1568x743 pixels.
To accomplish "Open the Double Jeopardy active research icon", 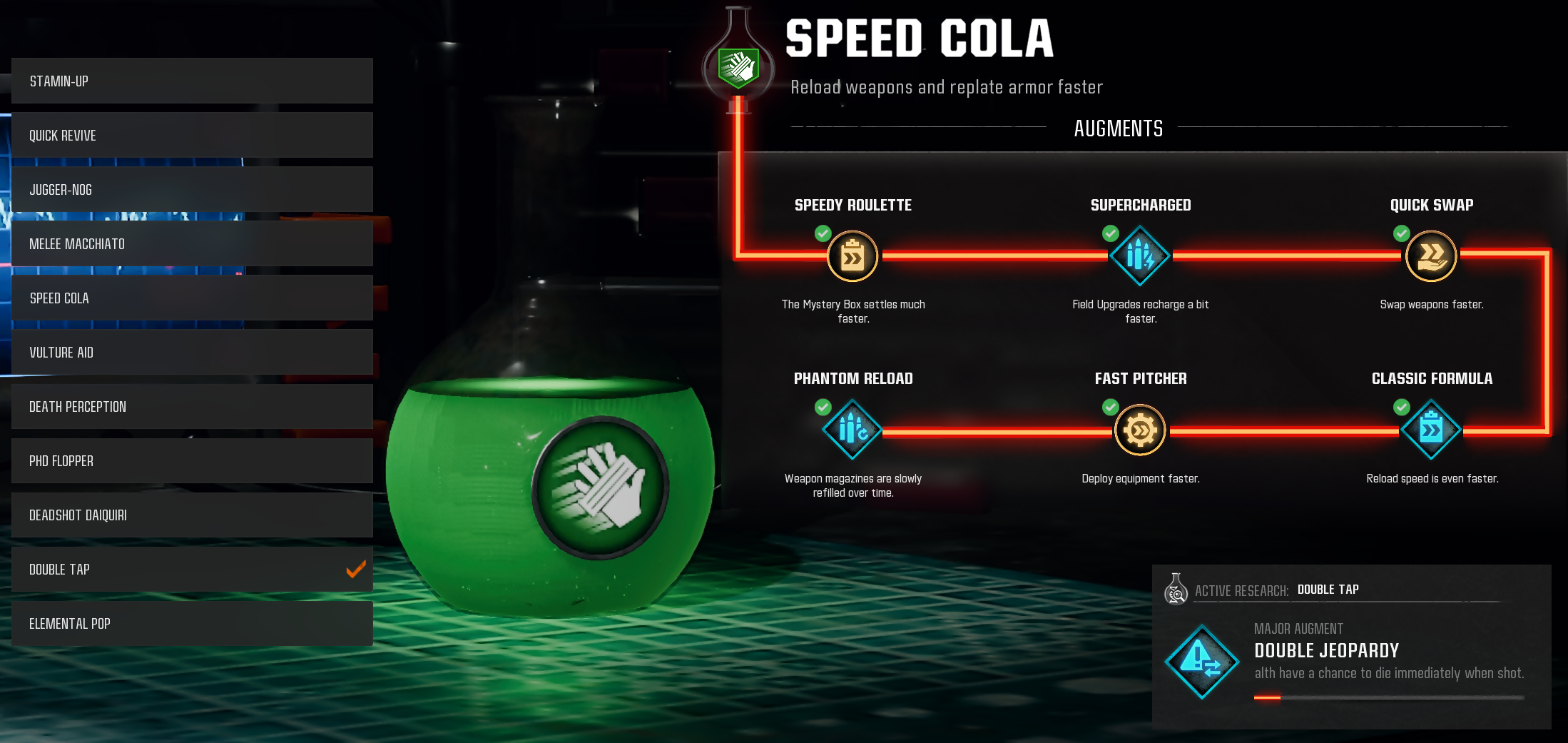I will pos(1202,662).
